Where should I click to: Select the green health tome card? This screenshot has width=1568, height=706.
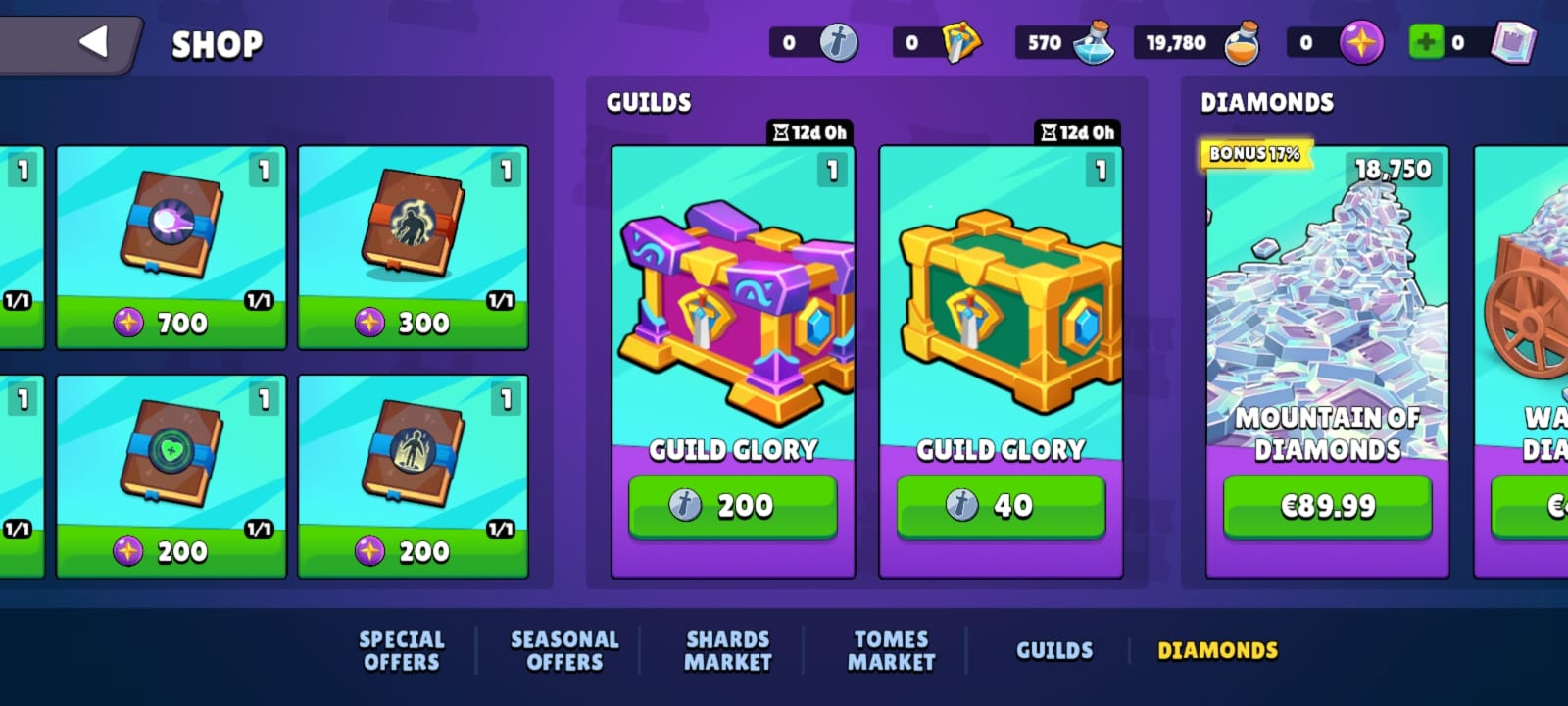coord(171,461)
